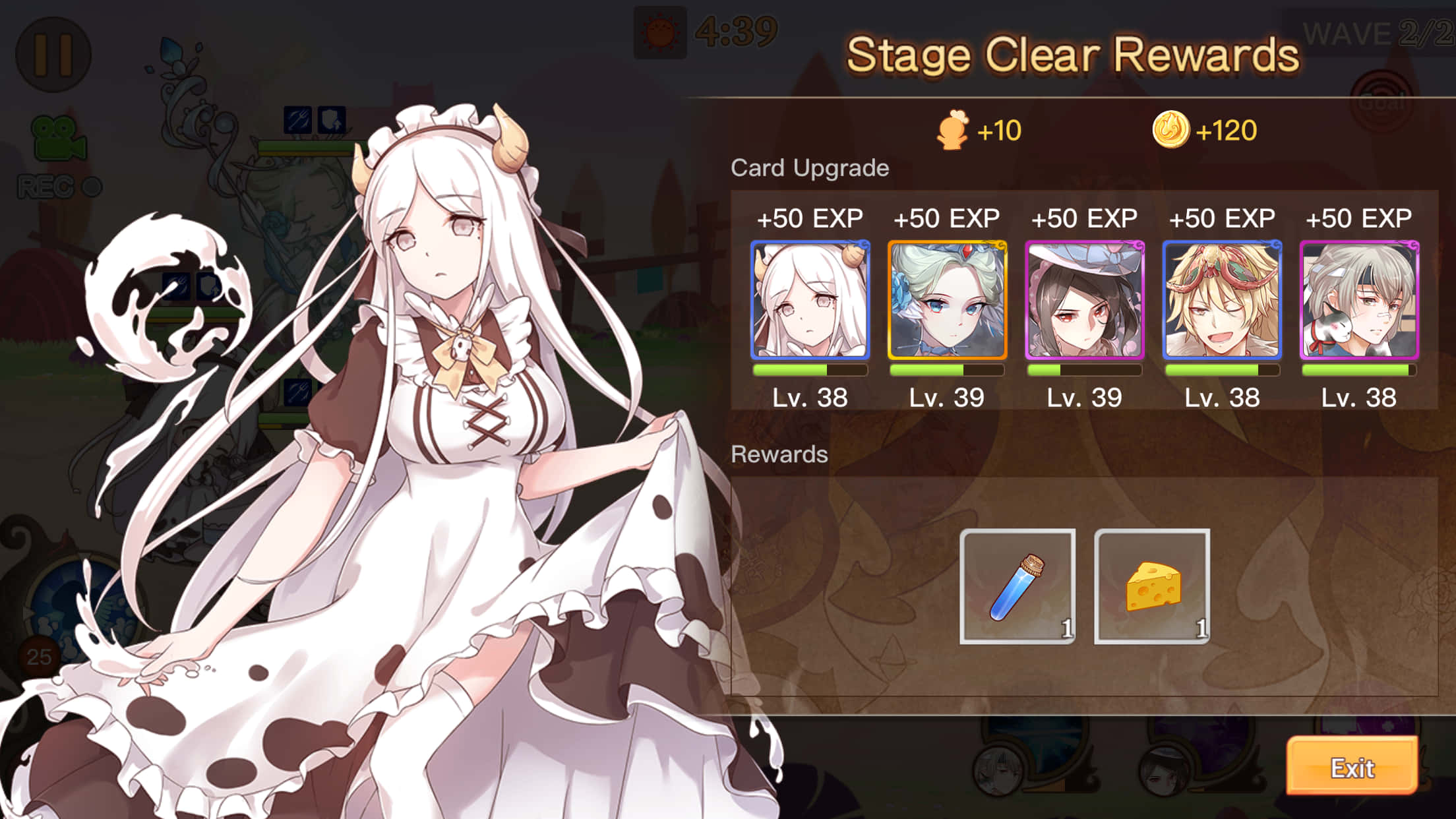Select the dark-haired red-eyed hat card
The width and height of the screenshot is (1456, 819).
(x=1085, y=300)
